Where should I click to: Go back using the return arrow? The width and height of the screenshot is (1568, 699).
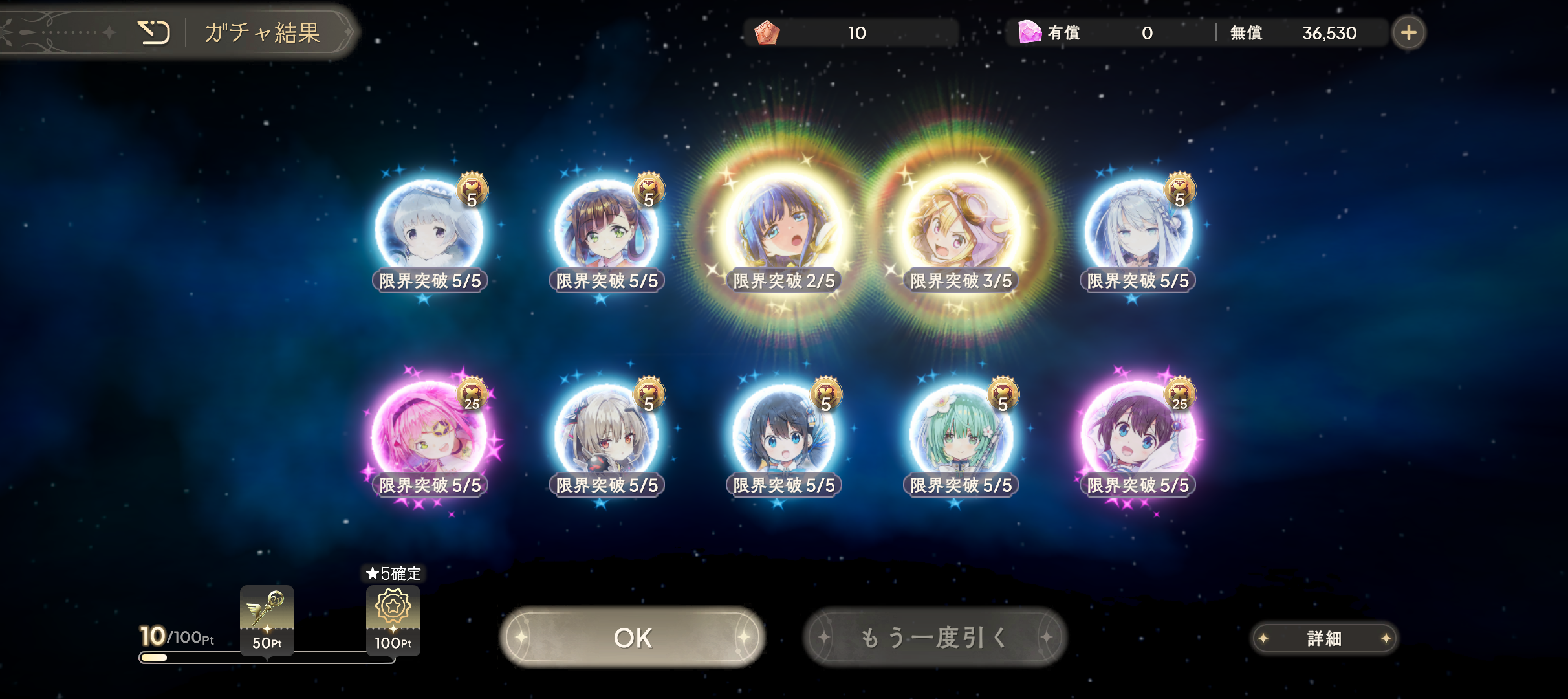[154, 32]
